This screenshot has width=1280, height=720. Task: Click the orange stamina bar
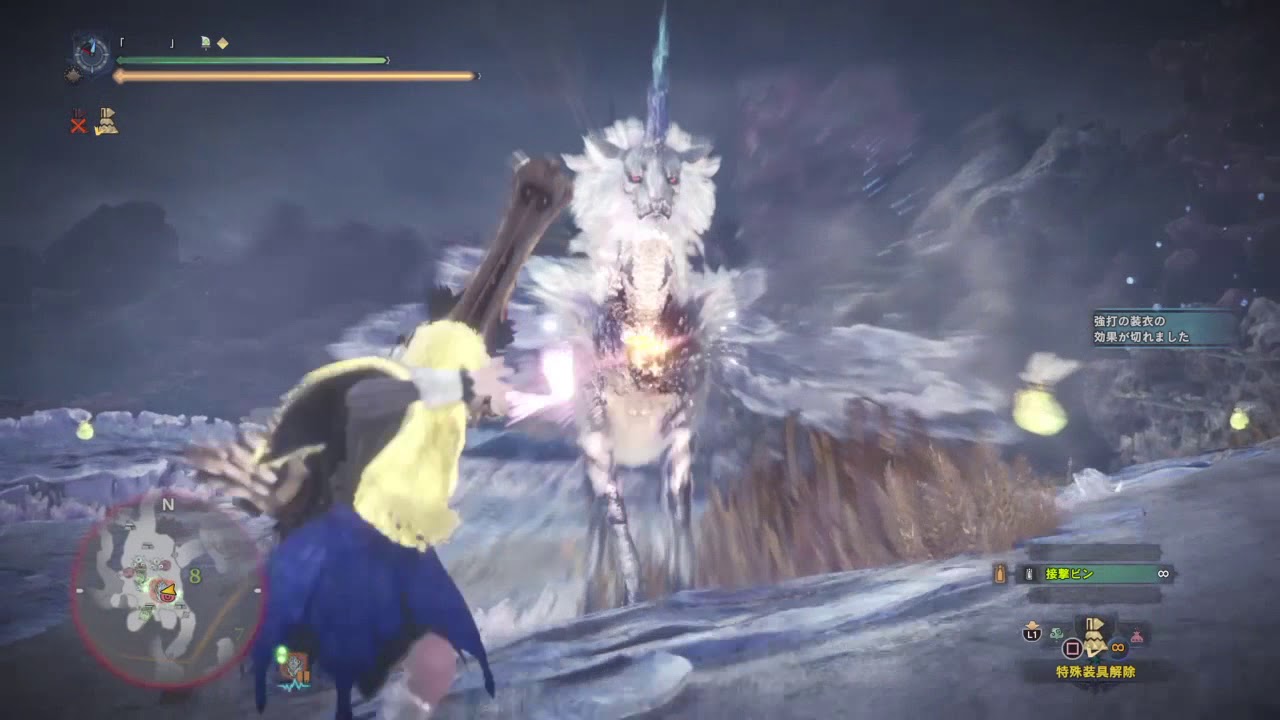300,75
